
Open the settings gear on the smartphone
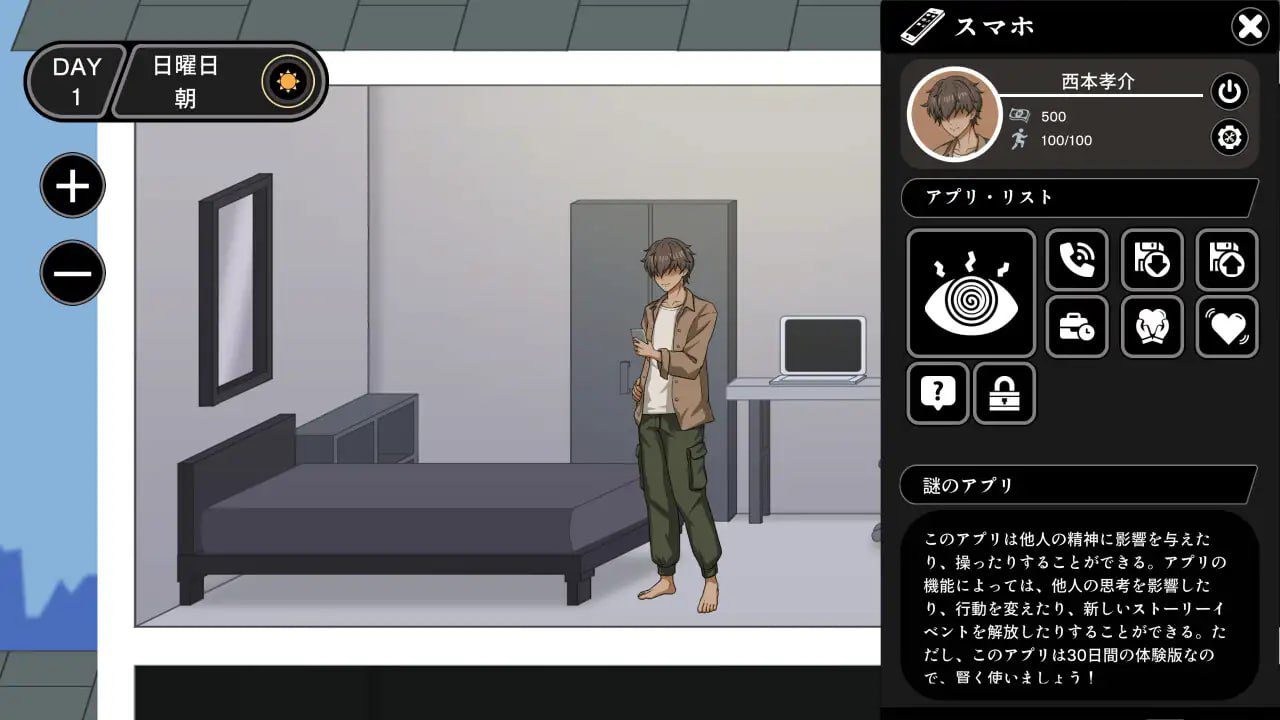(x=1228, y=137)
